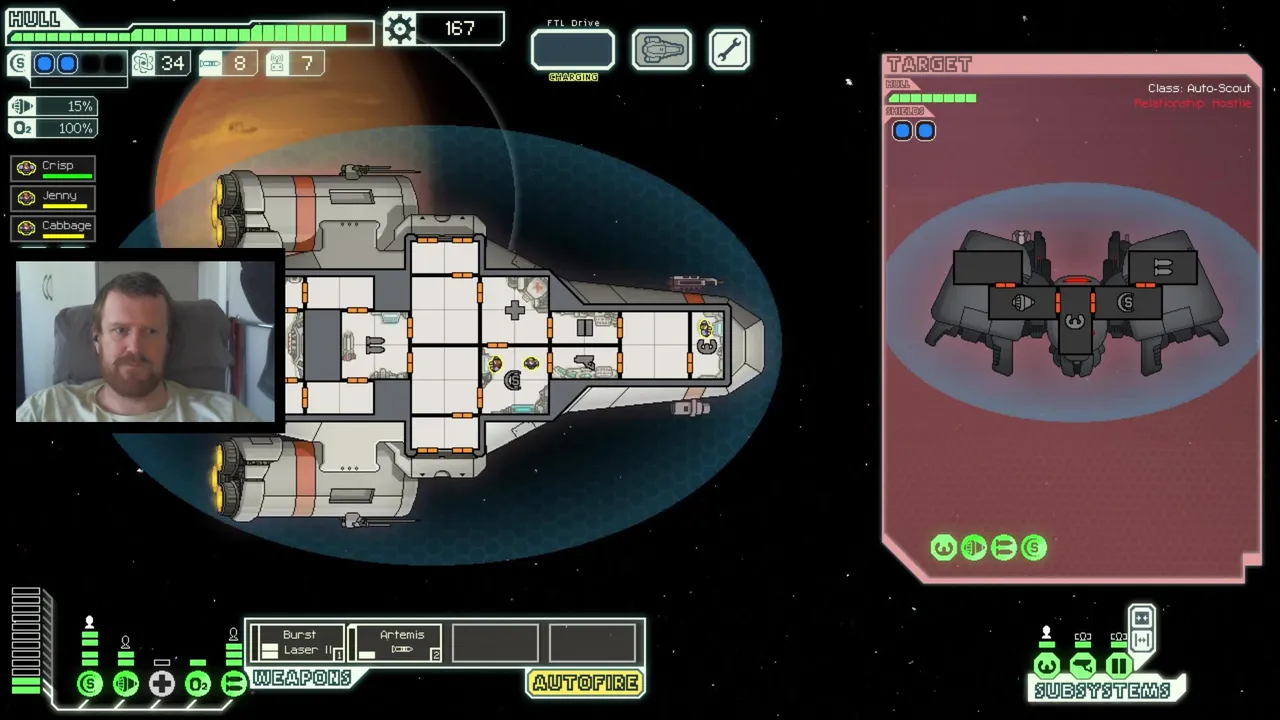Select the Artemis missile weapon

pos(400,643)
